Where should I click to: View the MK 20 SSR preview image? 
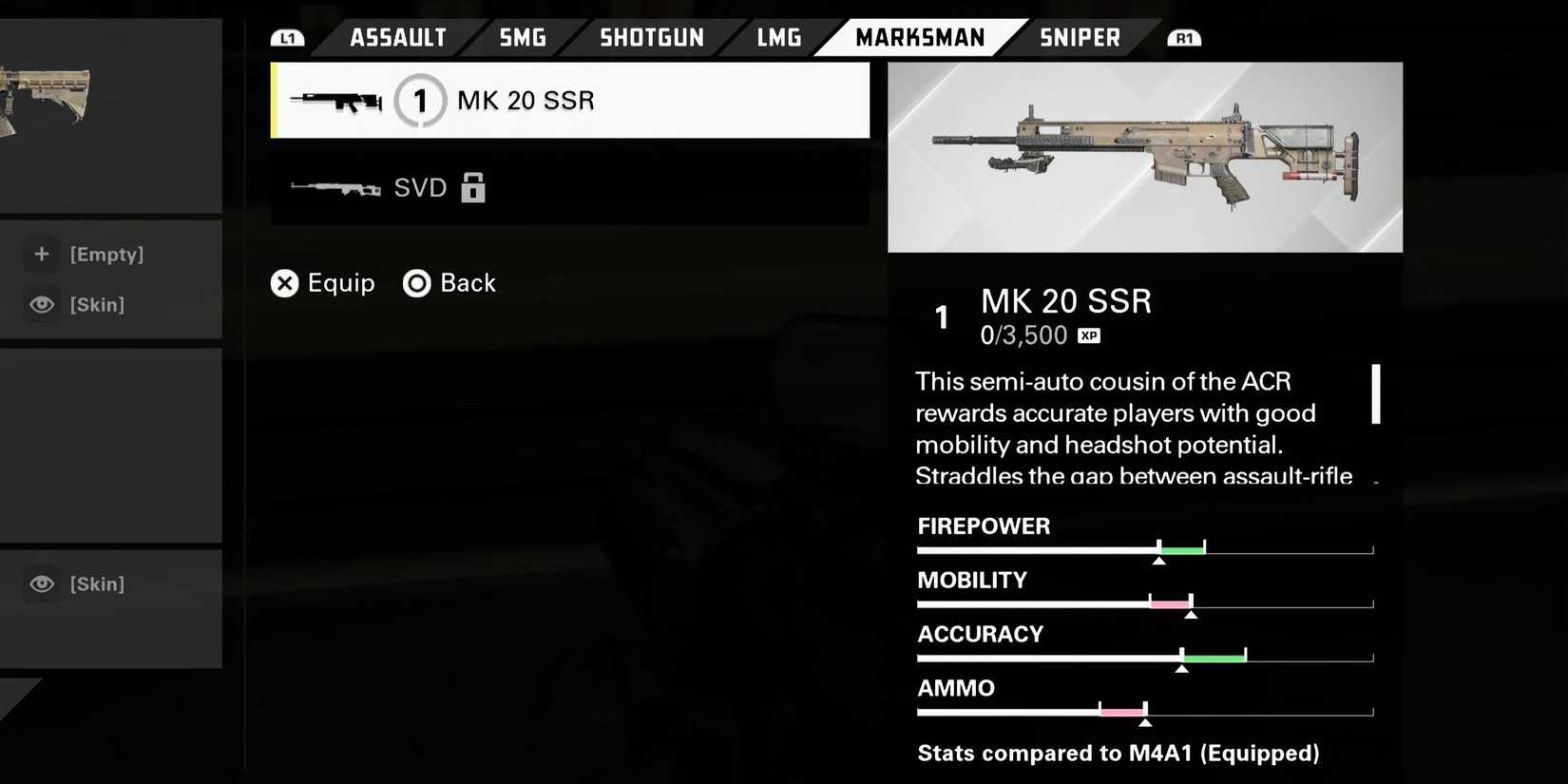pos(1144,158)
